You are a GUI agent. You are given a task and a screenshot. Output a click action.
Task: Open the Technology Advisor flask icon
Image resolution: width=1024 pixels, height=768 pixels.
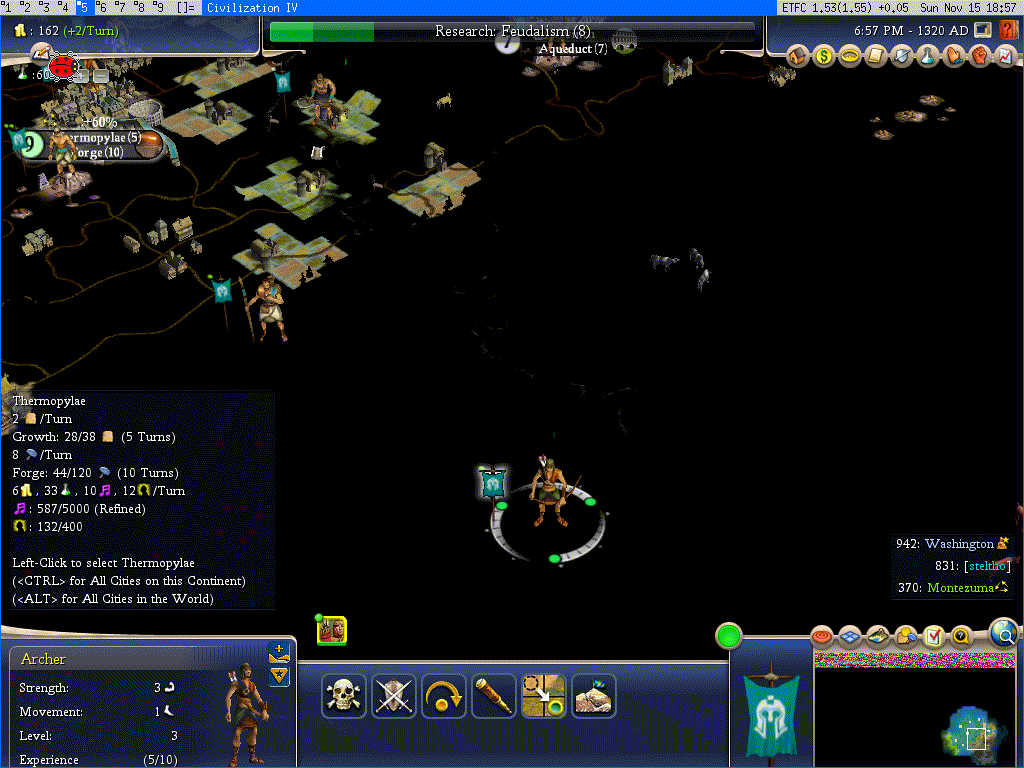tap(928, 56)
